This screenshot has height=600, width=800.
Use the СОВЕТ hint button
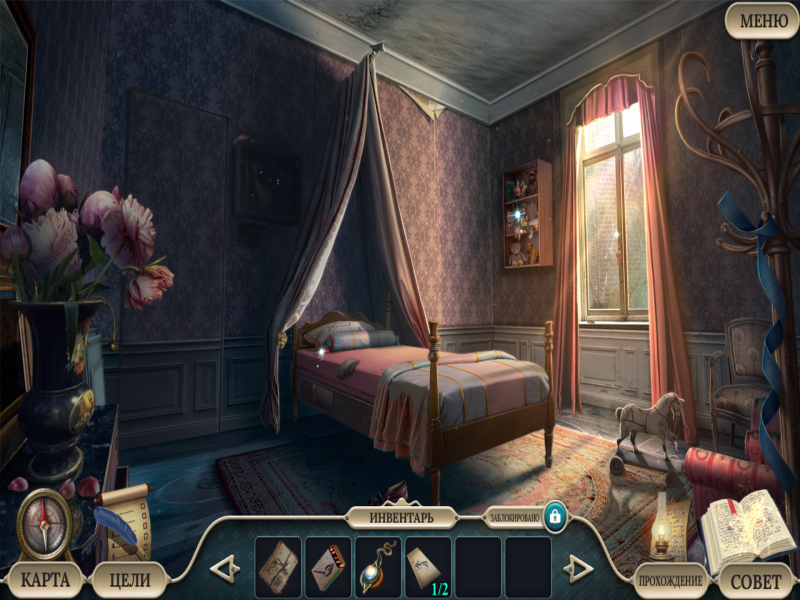[756, 580]
